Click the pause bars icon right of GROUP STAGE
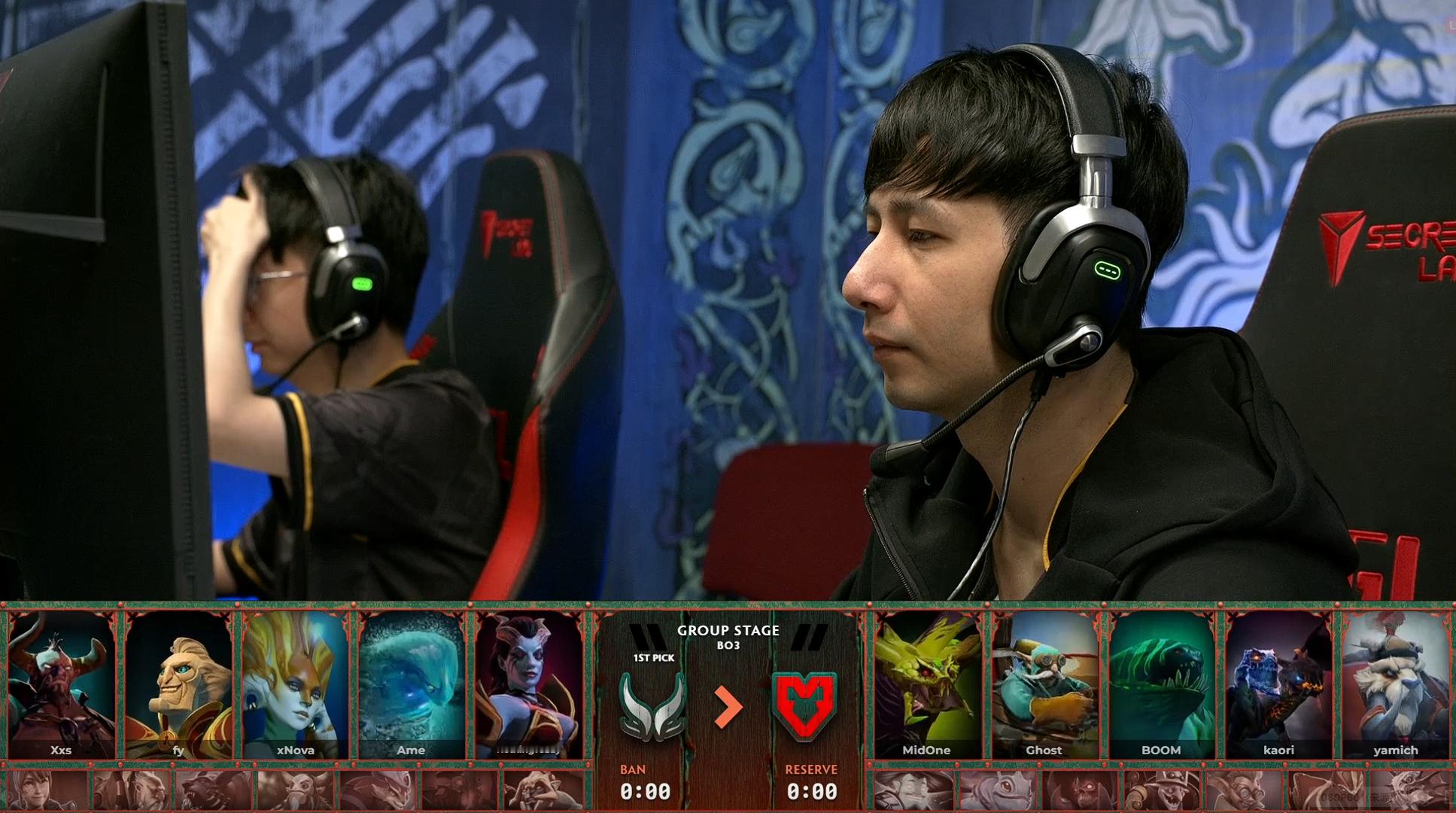 [x=805, y=637]
